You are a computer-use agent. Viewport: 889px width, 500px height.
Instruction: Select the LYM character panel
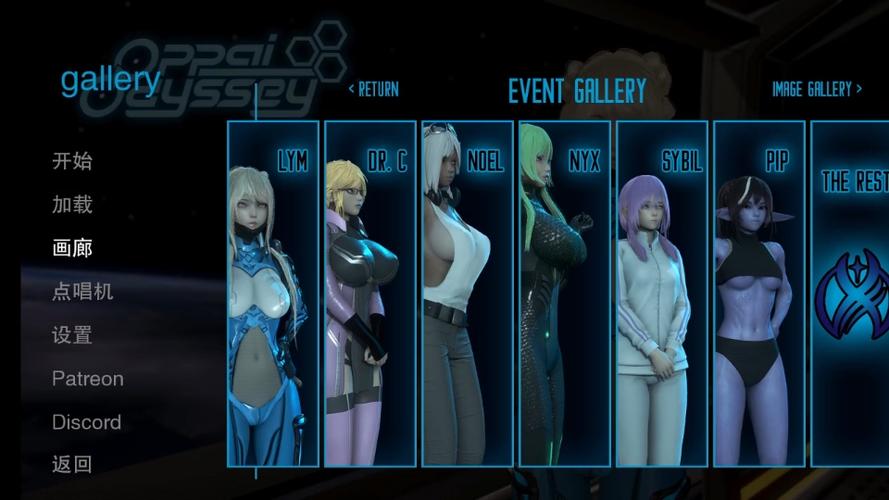pos(273,293)
